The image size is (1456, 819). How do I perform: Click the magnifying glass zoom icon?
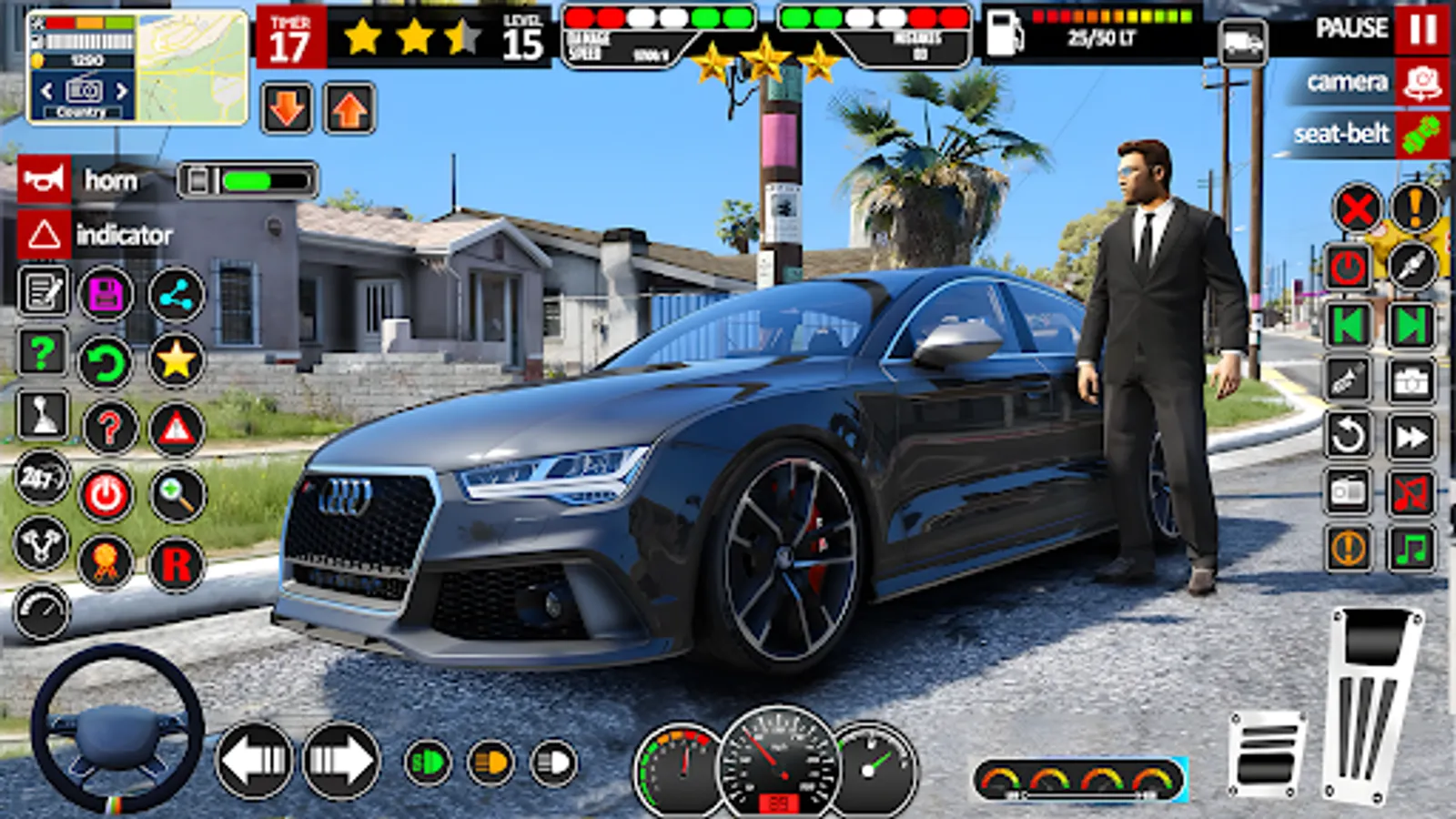175,492
